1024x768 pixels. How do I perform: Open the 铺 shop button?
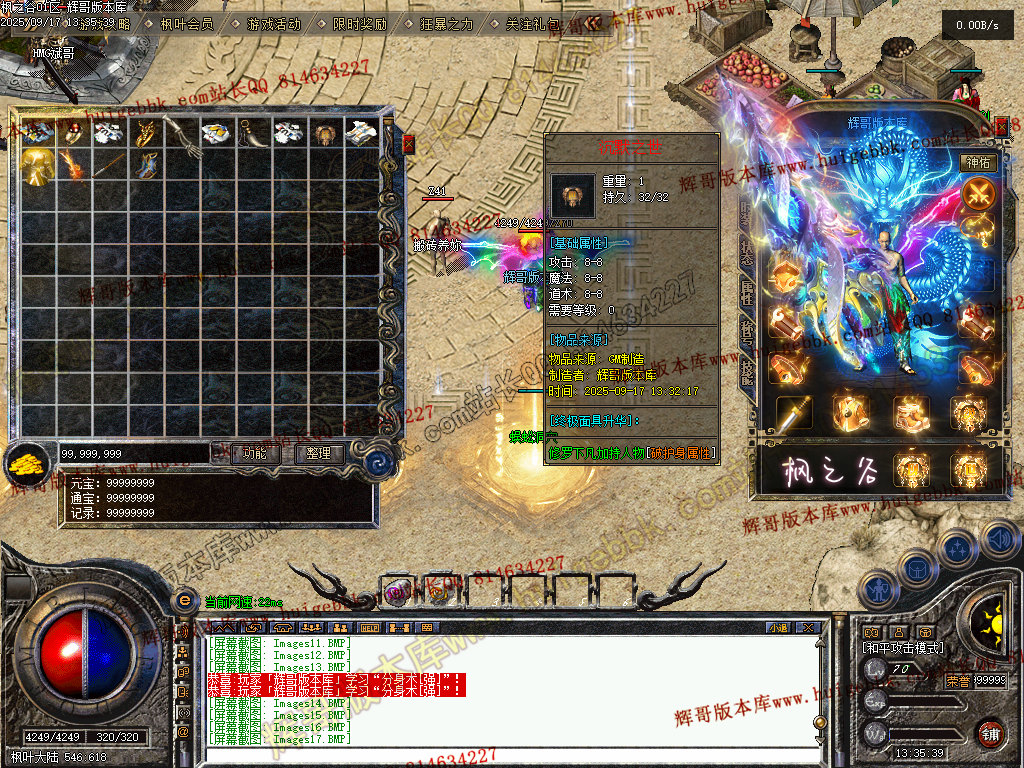[x=990, y=734]
